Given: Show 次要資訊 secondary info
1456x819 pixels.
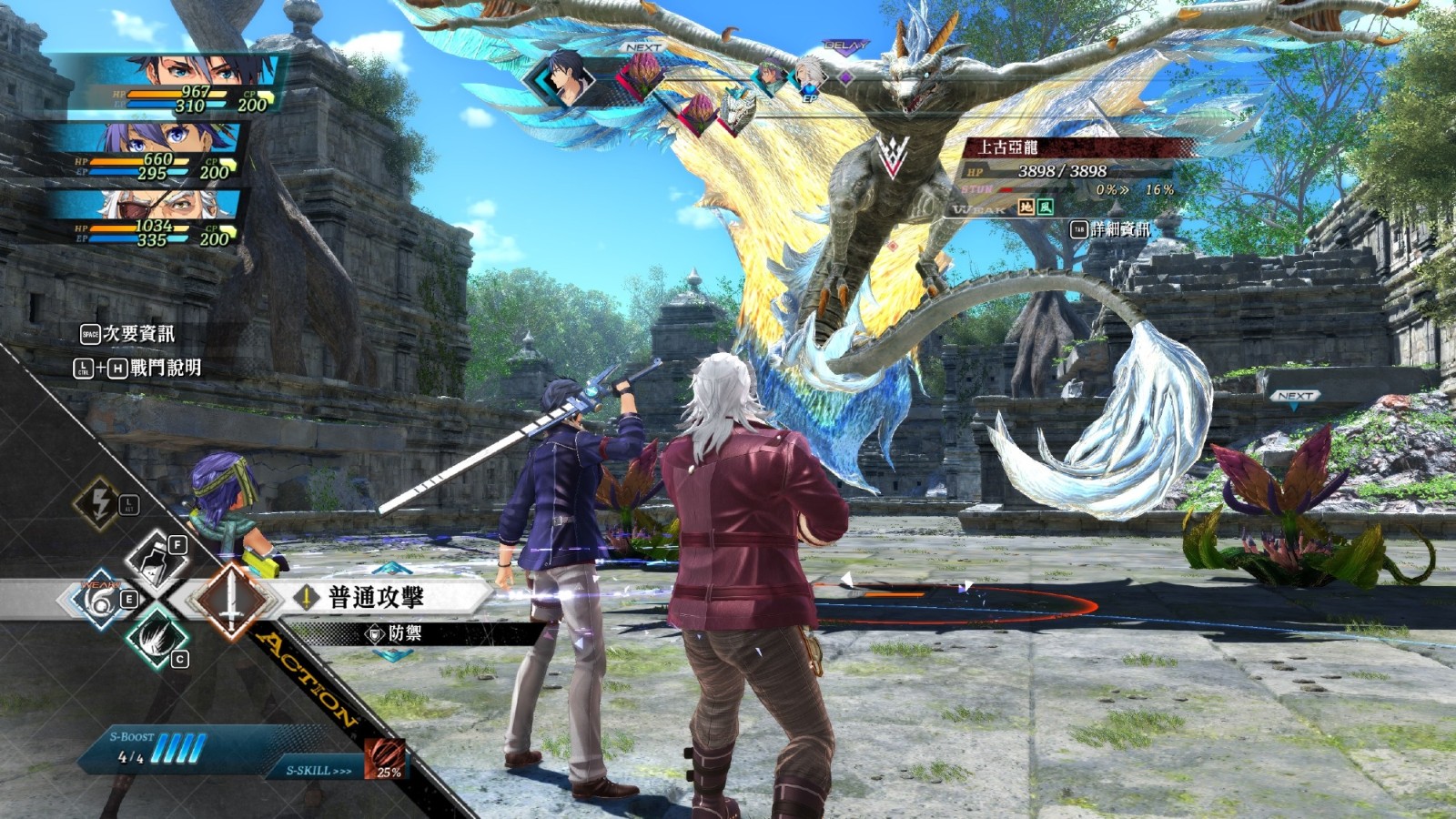Looking at the screenshot, I should coord(128,334).
